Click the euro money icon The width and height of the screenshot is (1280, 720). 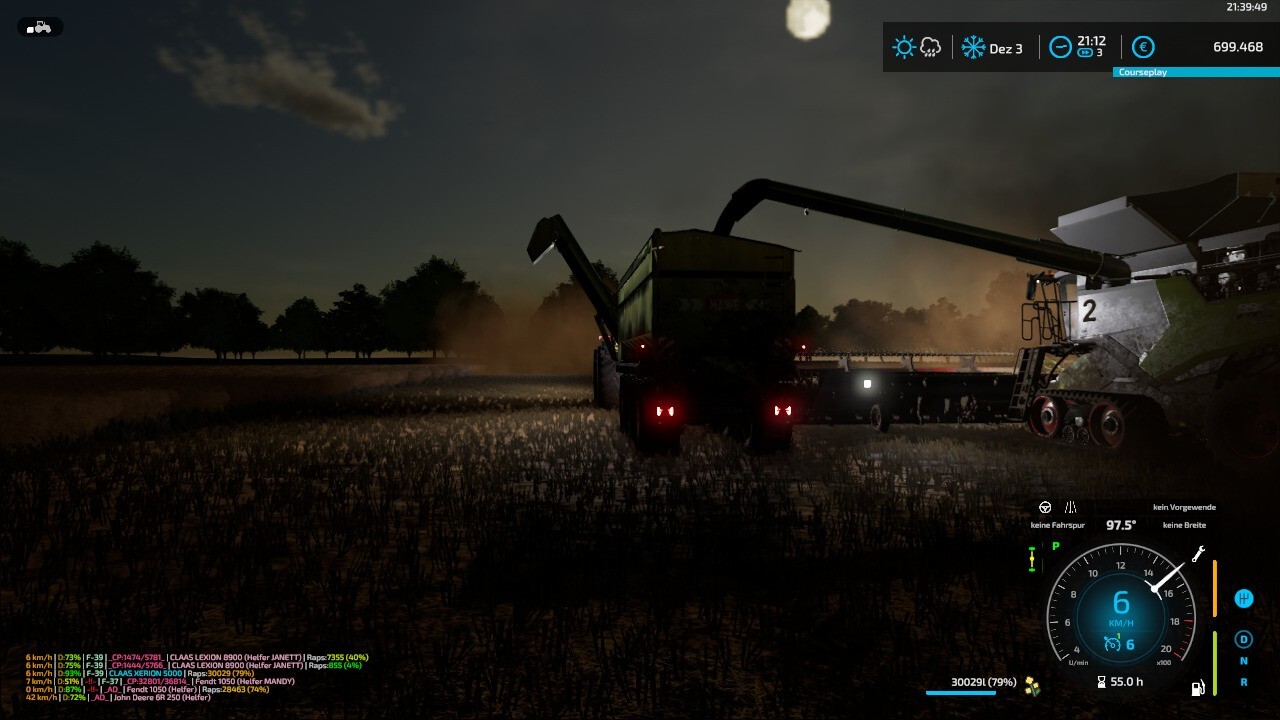1143,47
